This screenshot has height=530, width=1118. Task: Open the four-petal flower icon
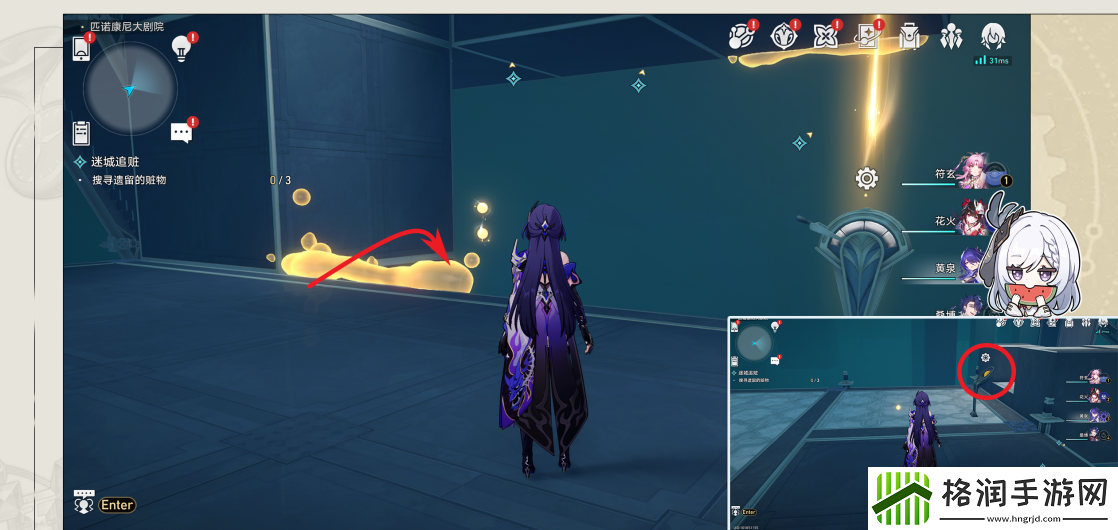point(825,37)
